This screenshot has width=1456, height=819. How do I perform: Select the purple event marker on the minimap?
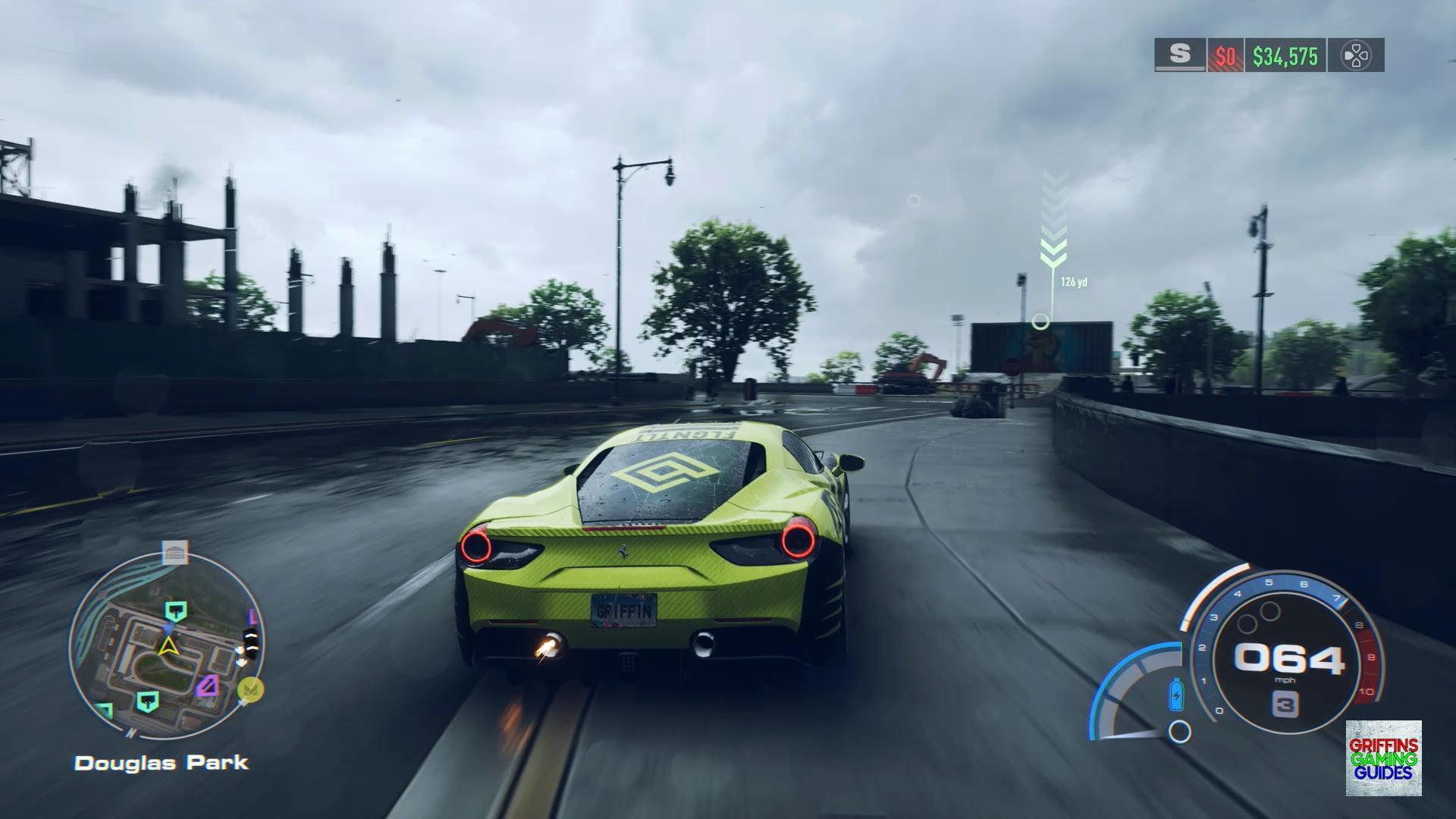[x=208, y=686]
